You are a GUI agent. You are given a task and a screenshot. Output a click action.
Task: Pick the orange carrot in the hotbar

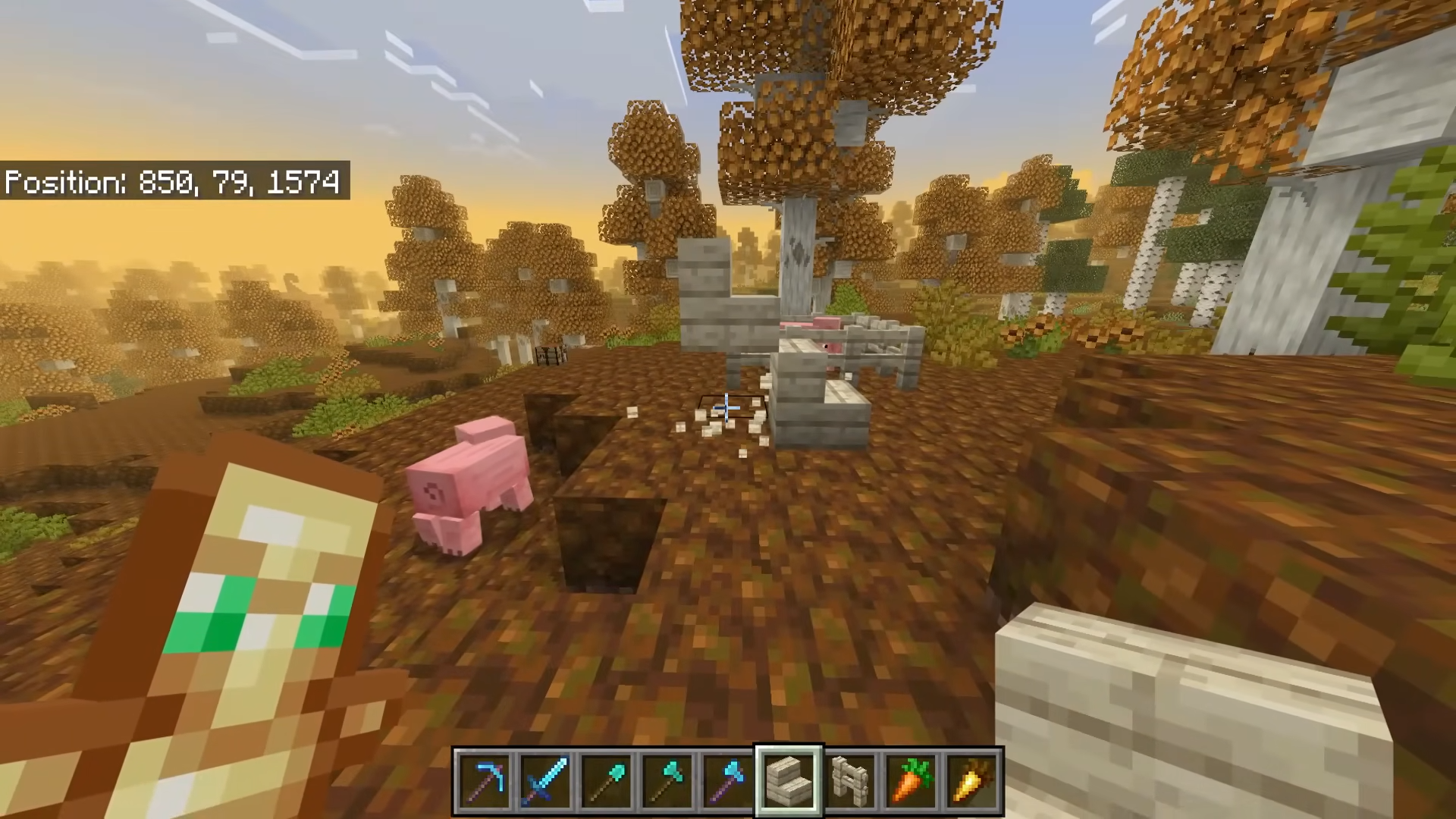(x=911, y=780)
